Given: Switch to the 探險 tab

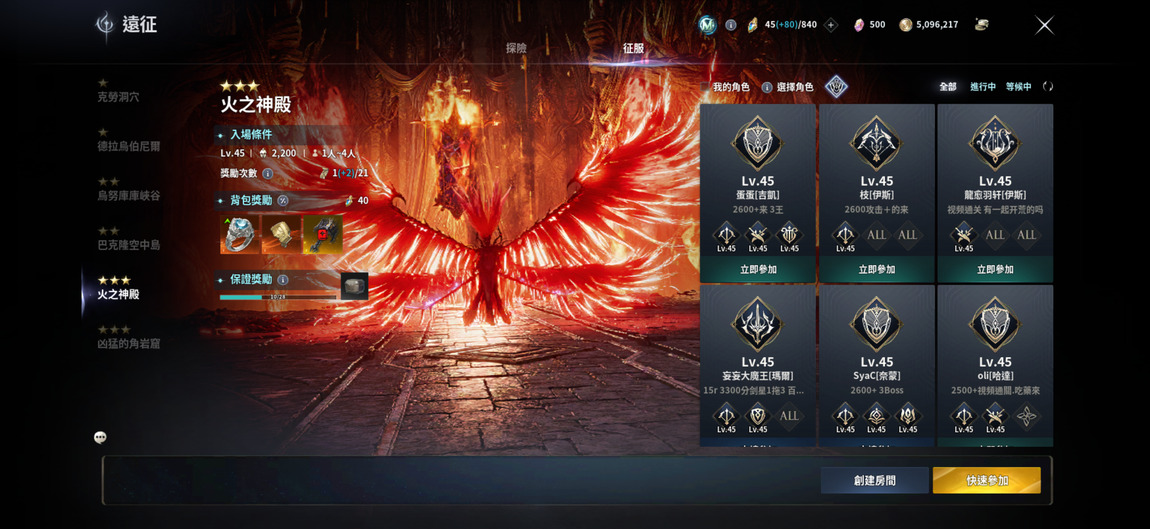Looking at the screenshot, I should 516,48.
